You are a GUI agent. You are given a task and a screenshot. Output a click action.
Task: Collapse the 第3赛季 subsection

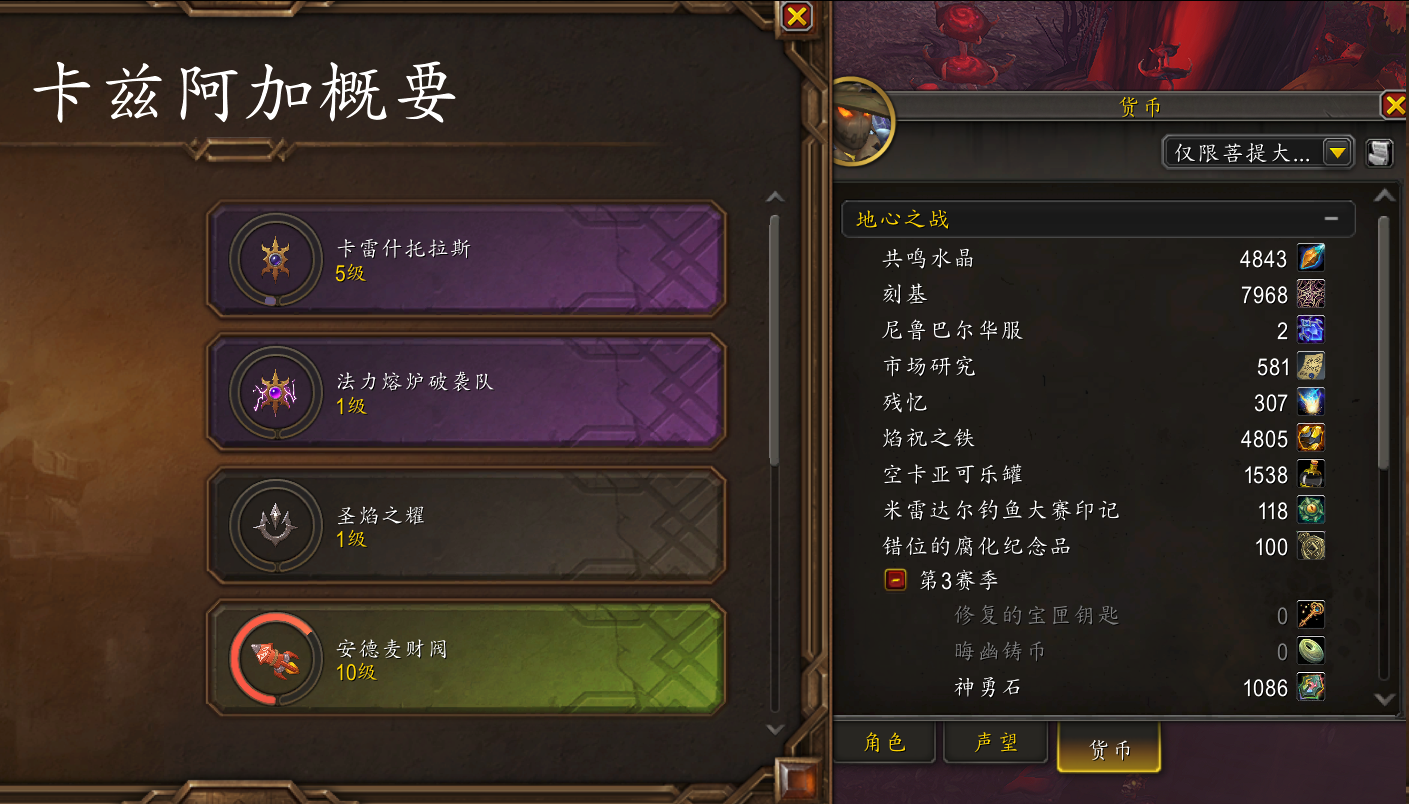(896, 579)
